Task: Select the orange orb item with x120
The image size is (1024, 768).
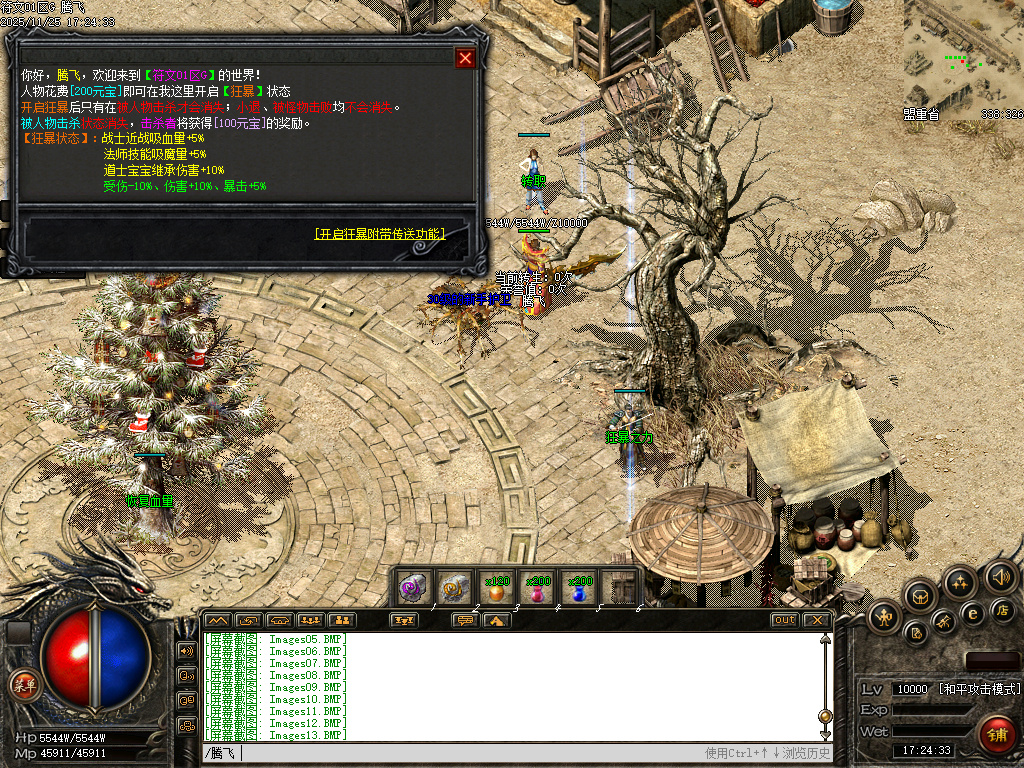Action: click(496, 588)
